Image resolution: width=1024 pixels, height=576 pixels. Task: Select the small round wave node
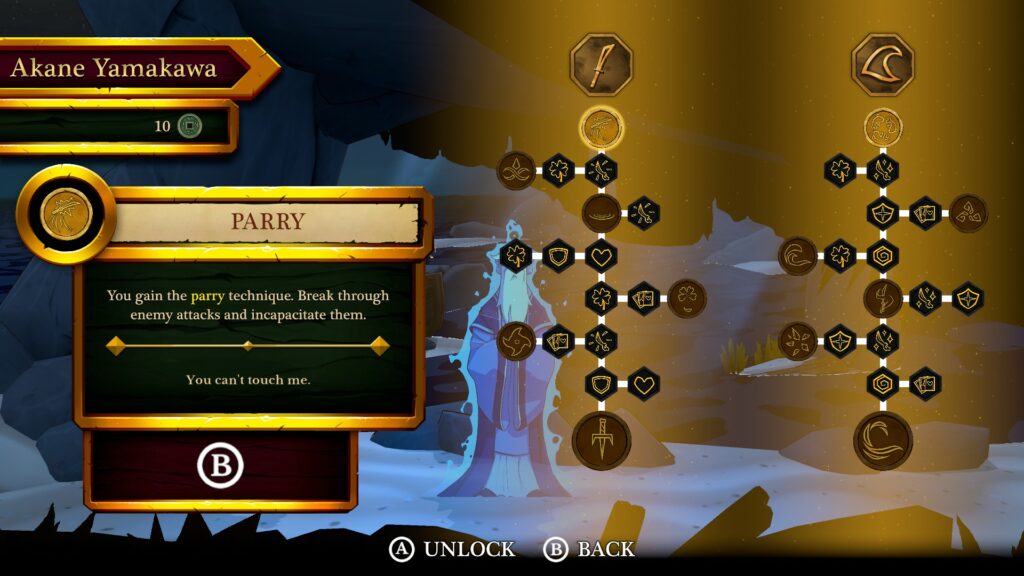point(798,255)
